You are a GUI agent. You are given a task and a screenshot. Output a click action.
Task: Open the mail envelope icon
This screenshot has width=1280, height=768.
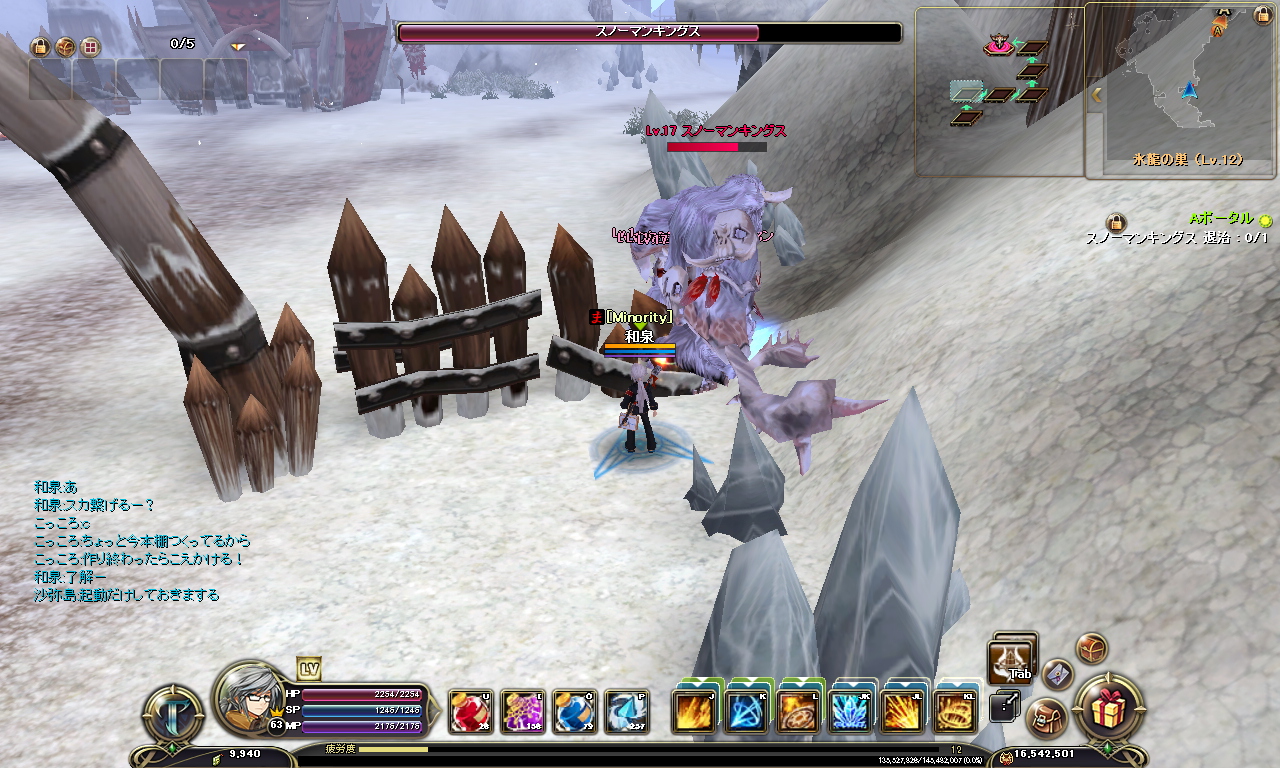[x=1057, y=674]
